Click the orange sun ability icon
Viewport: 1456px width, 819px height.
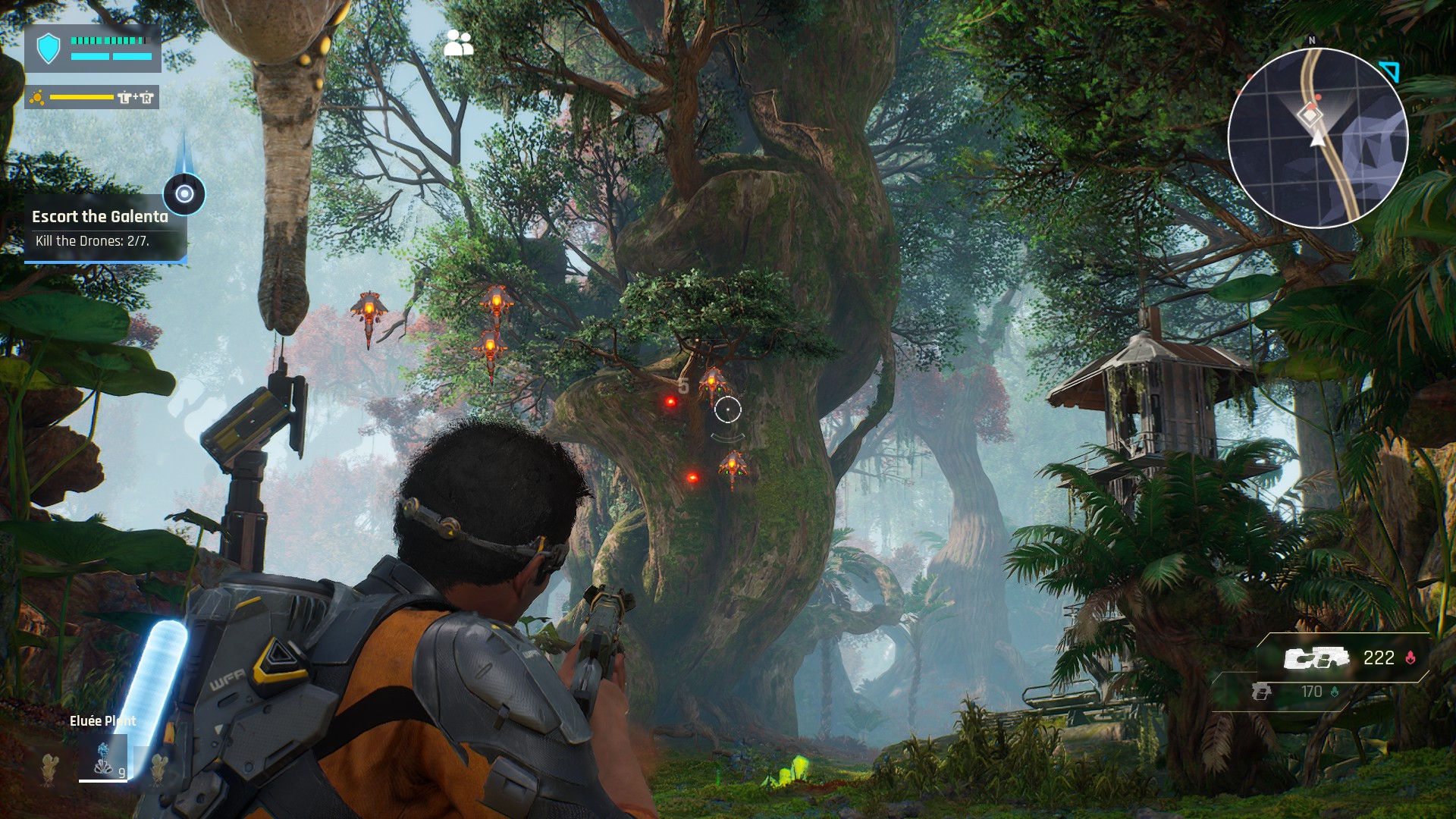[x=36, y=97]
